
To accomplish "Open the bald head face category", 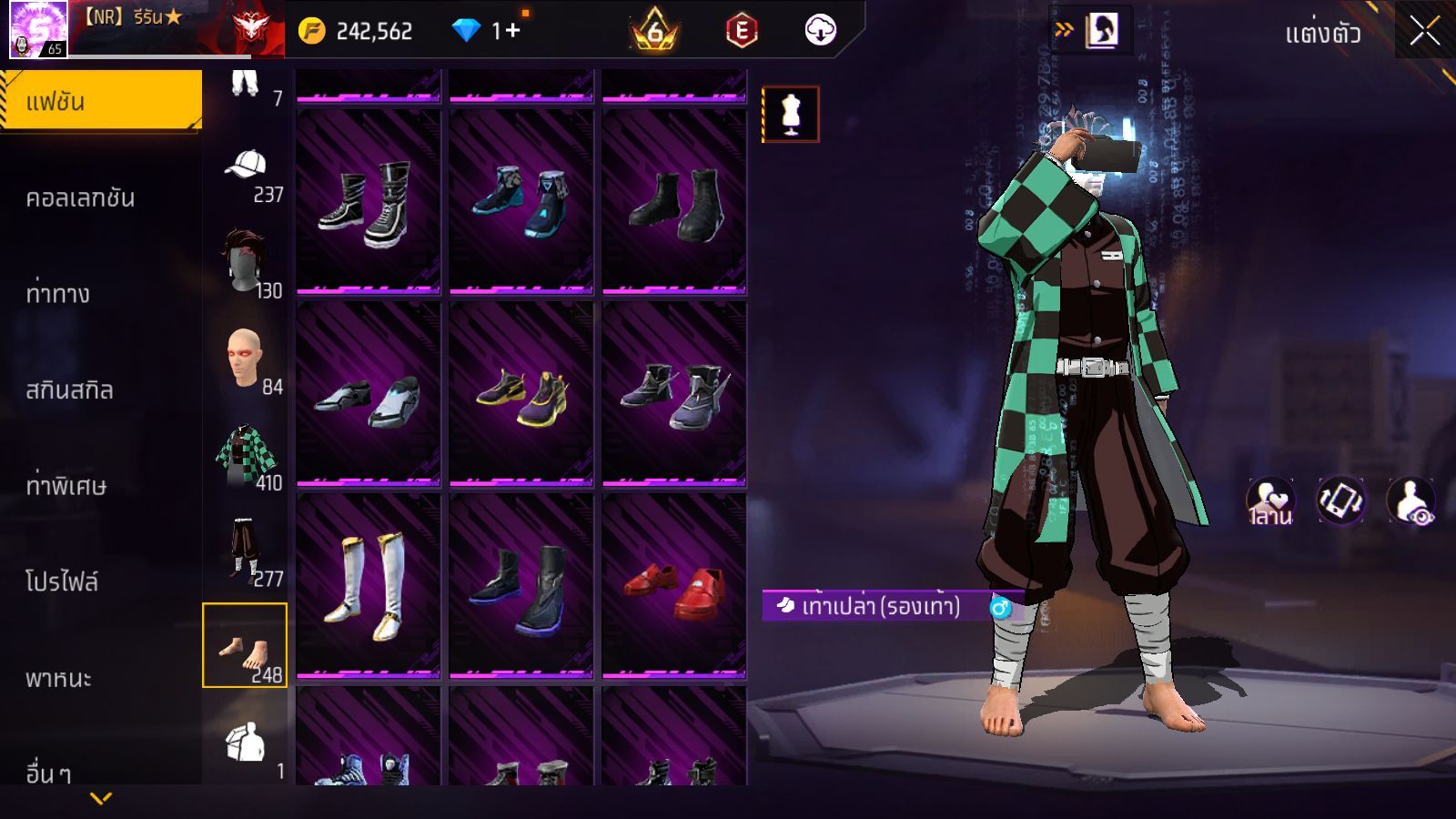I will pyautogui.click(x=246, y=359).
